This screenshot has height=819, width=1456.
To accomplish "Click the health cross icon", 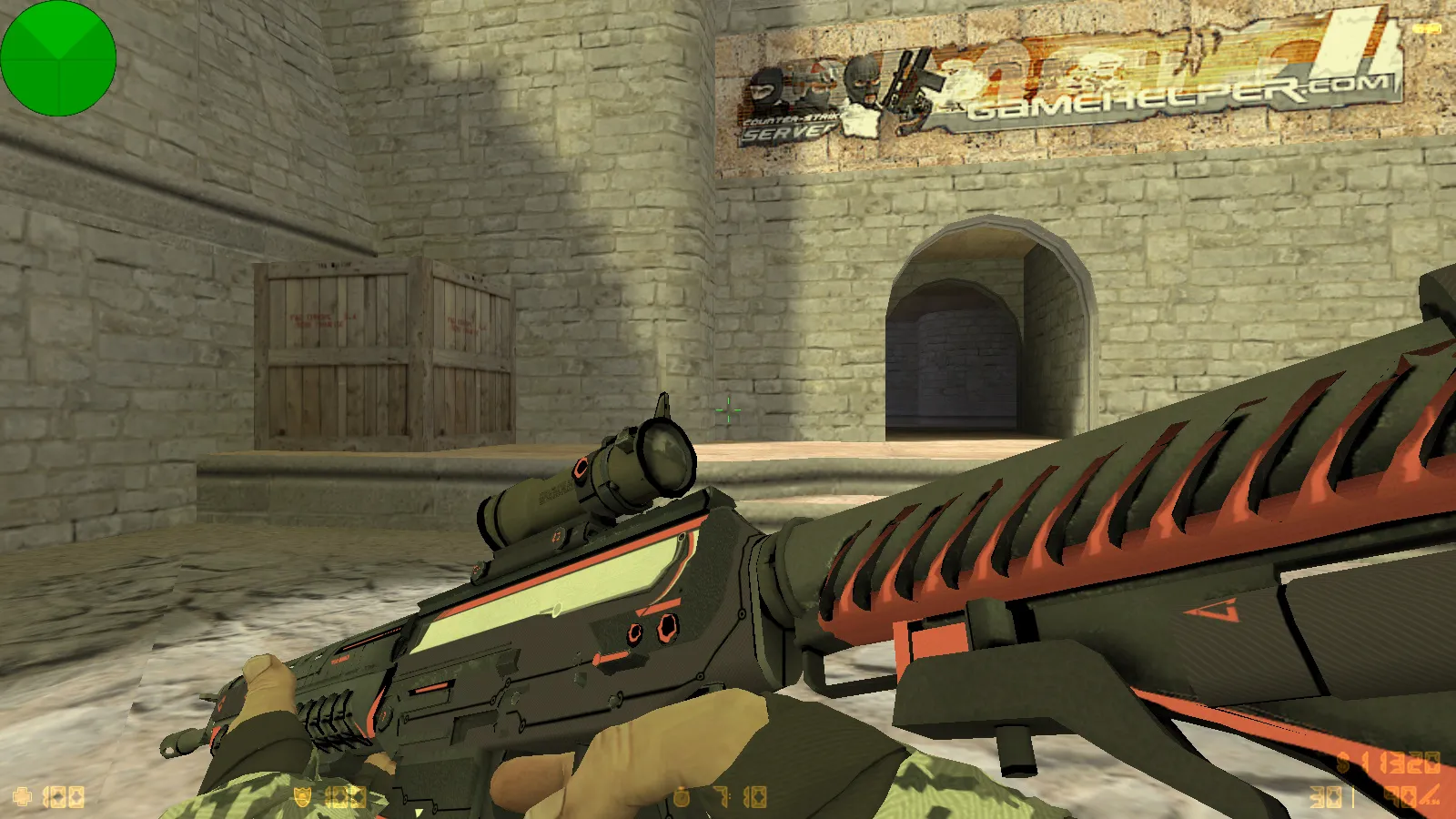I will [x=22, y=794].
